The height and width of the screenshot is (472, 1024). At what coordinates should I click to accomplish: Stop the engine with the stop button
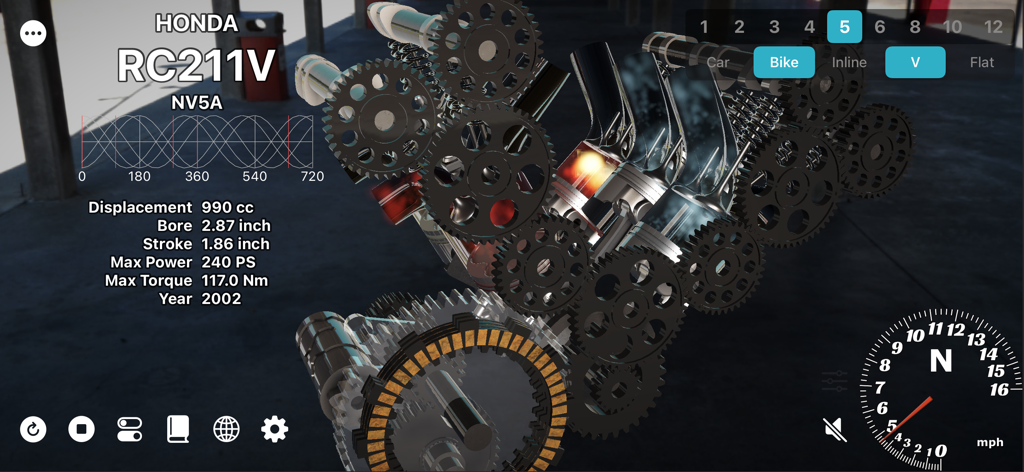[x=81, y=429]
